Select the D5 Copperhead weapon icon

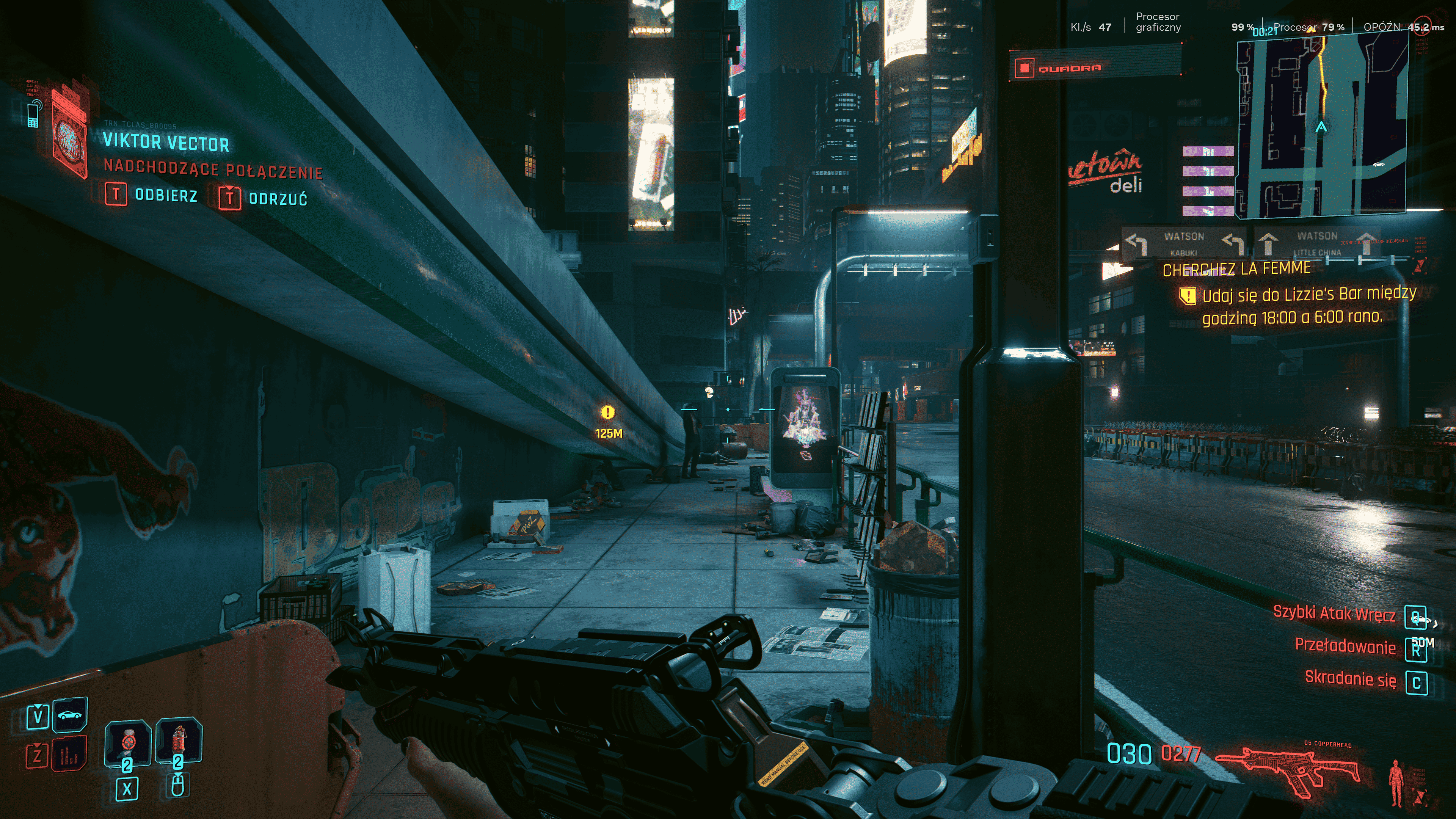click(1288, 769)
